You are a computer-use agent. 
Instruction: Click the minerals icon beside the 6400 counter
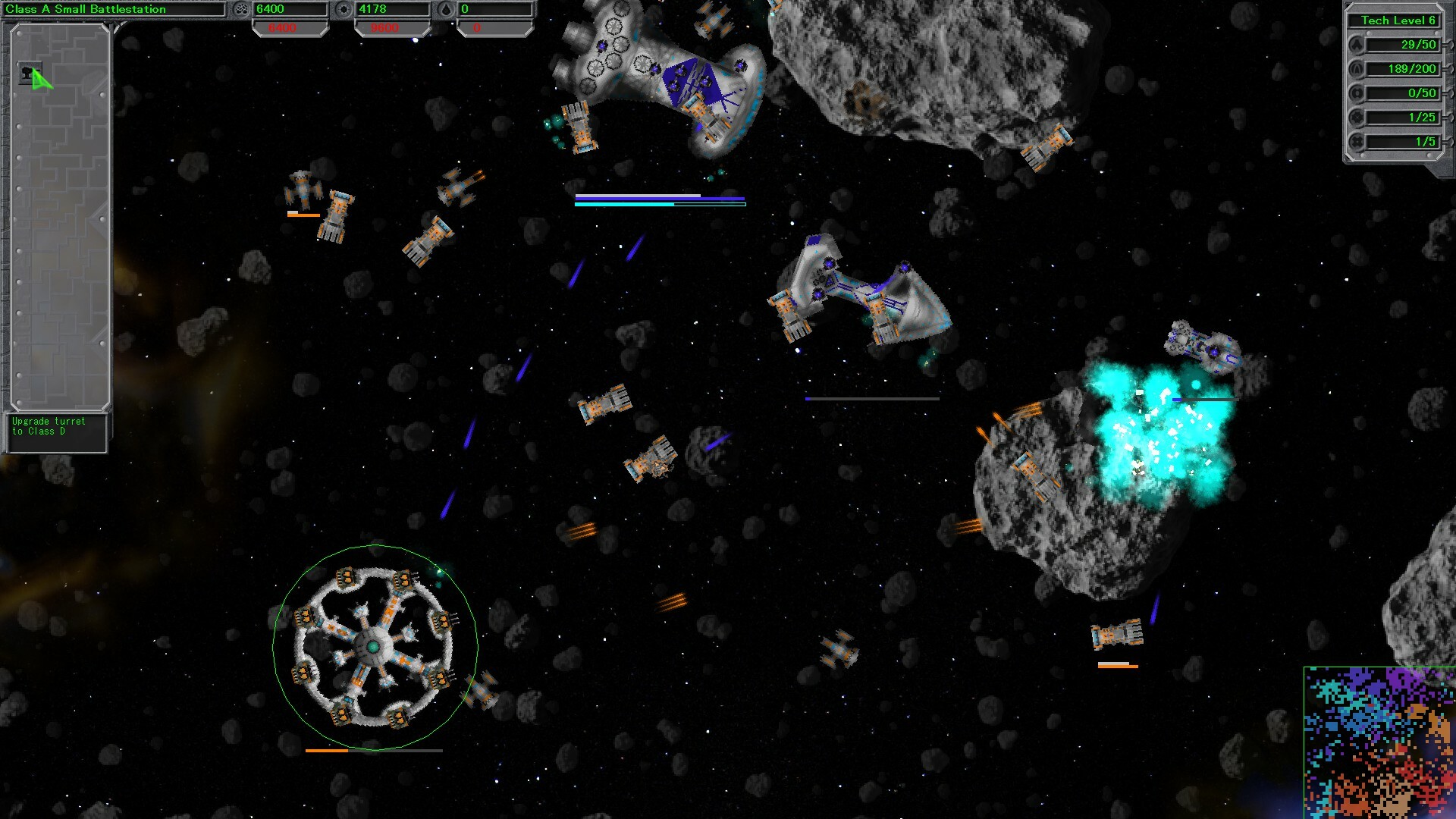click(x=242, y=10)
